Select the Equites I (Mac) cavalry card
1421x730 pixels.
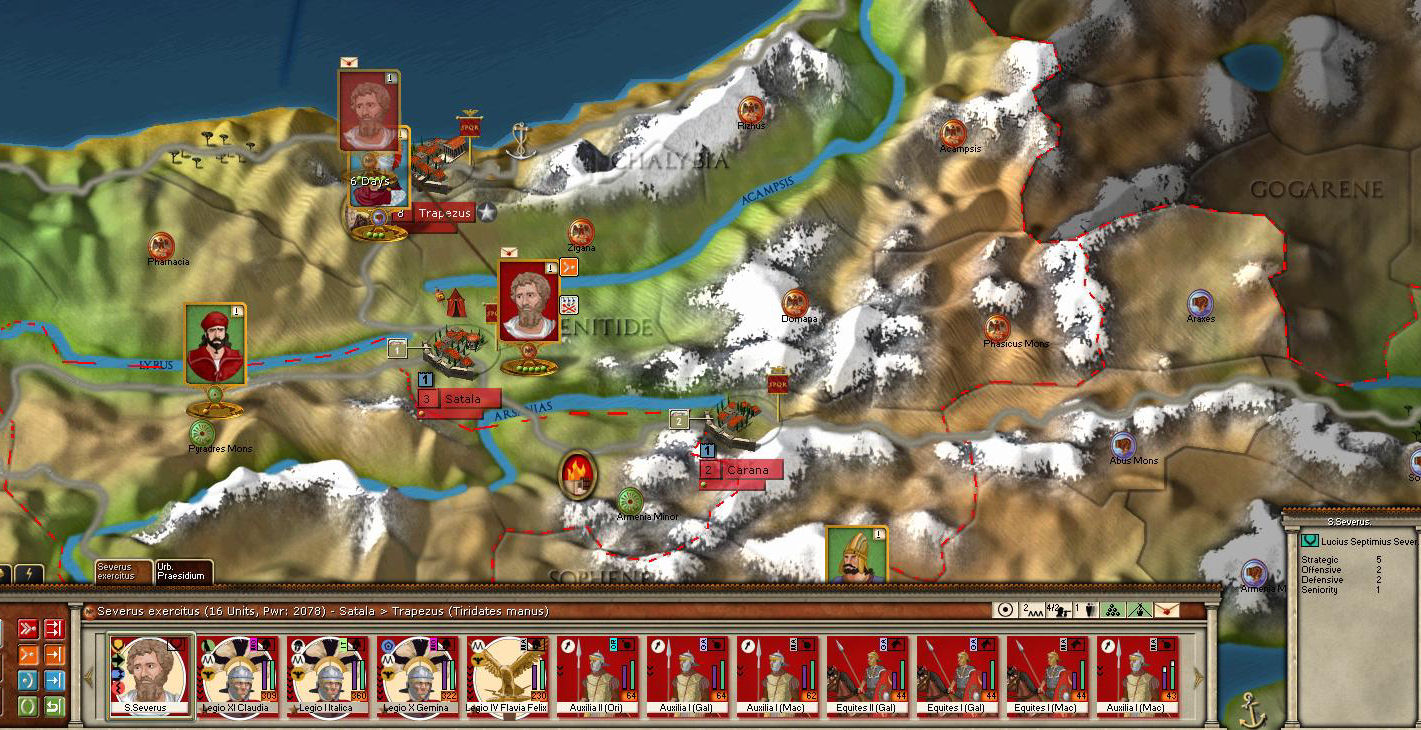tap(1049, 677)
